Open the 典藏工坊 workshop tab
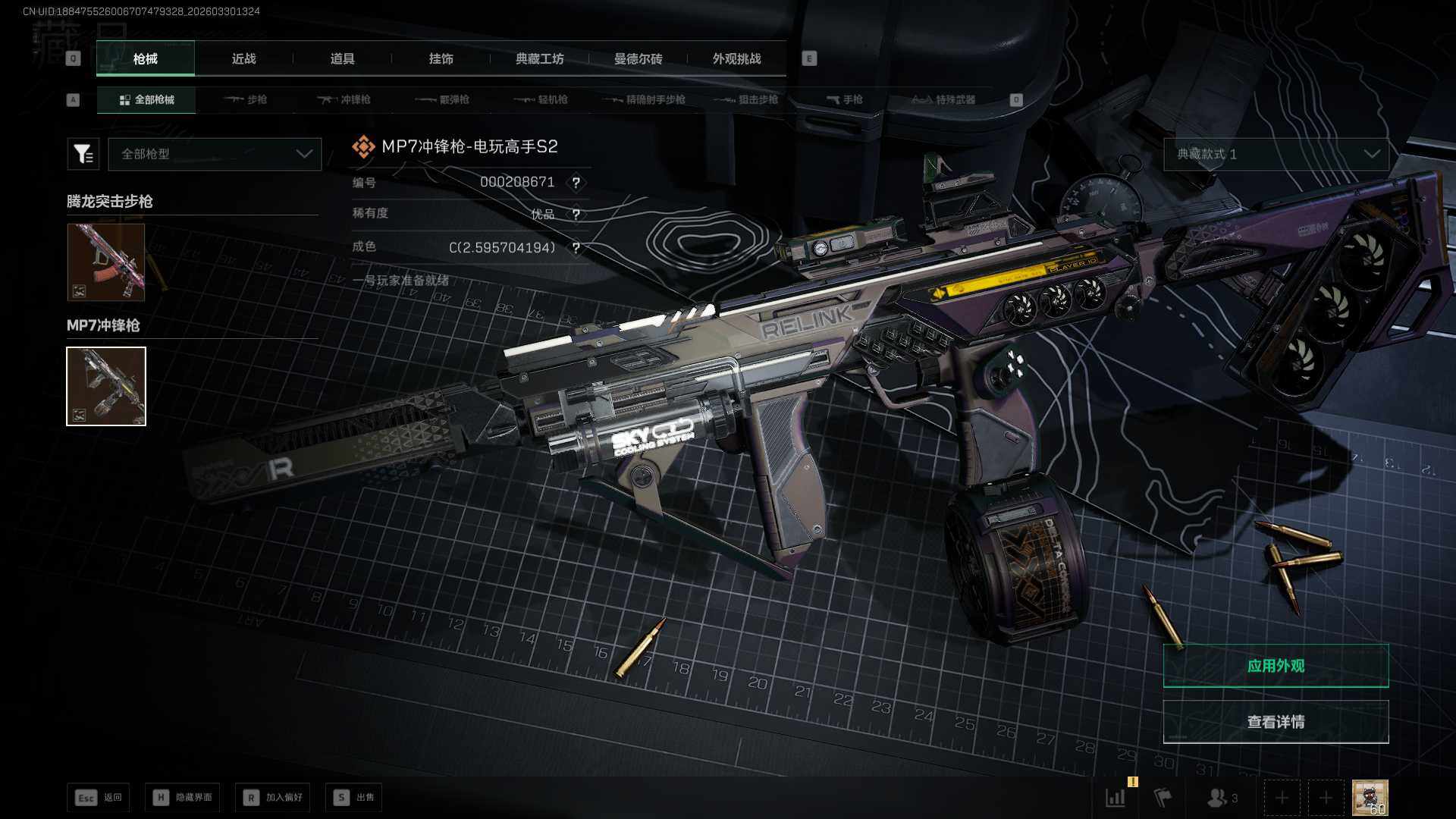1456x819 pixels. 539,58
